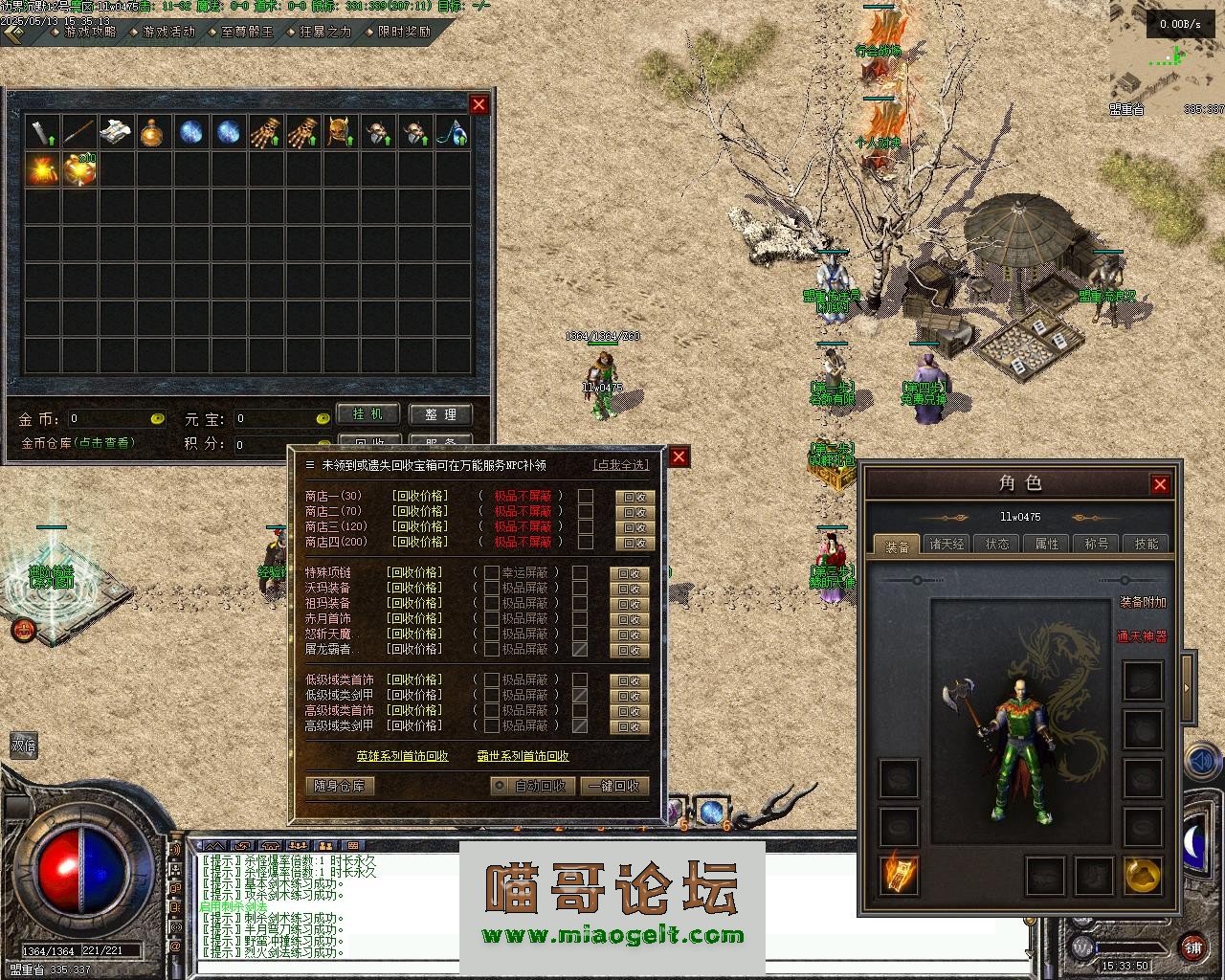Select the 称号 title tab

(x=1096, y=544)
